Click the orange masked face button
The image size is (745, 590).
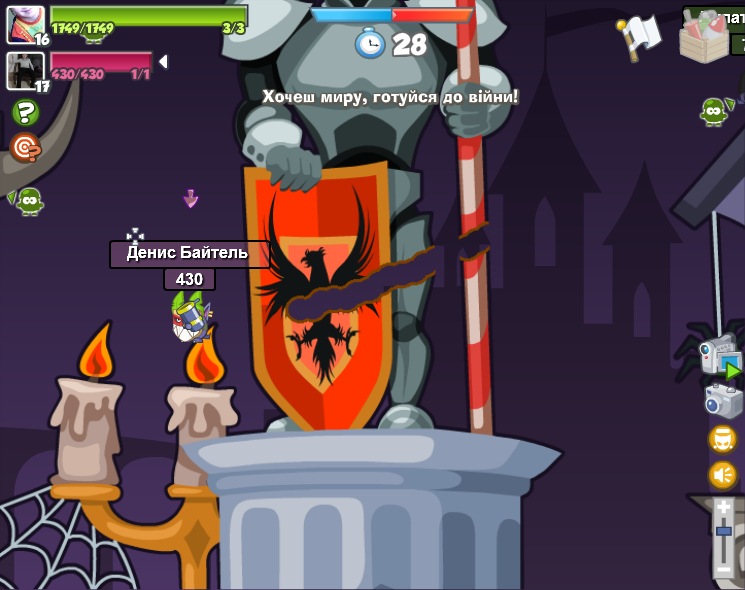[x=722, y=439]
